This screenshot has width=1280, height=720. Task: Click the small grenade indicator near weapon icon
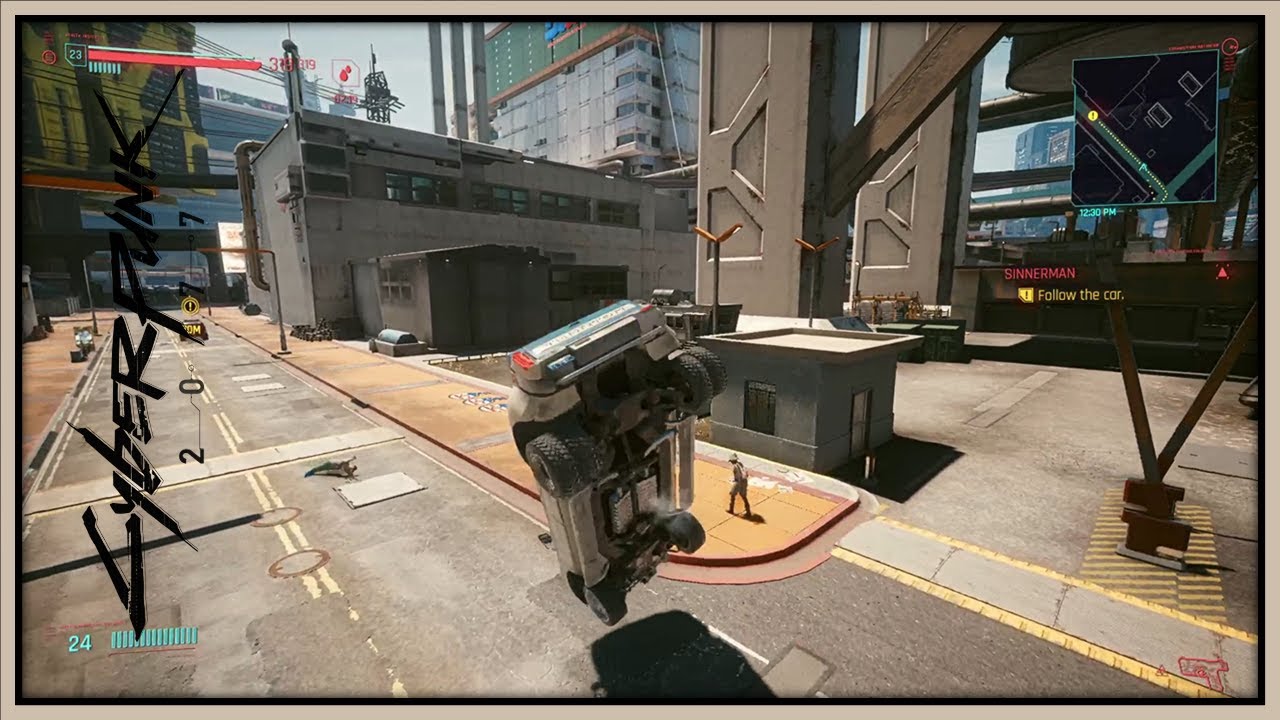coord(1162,671)
